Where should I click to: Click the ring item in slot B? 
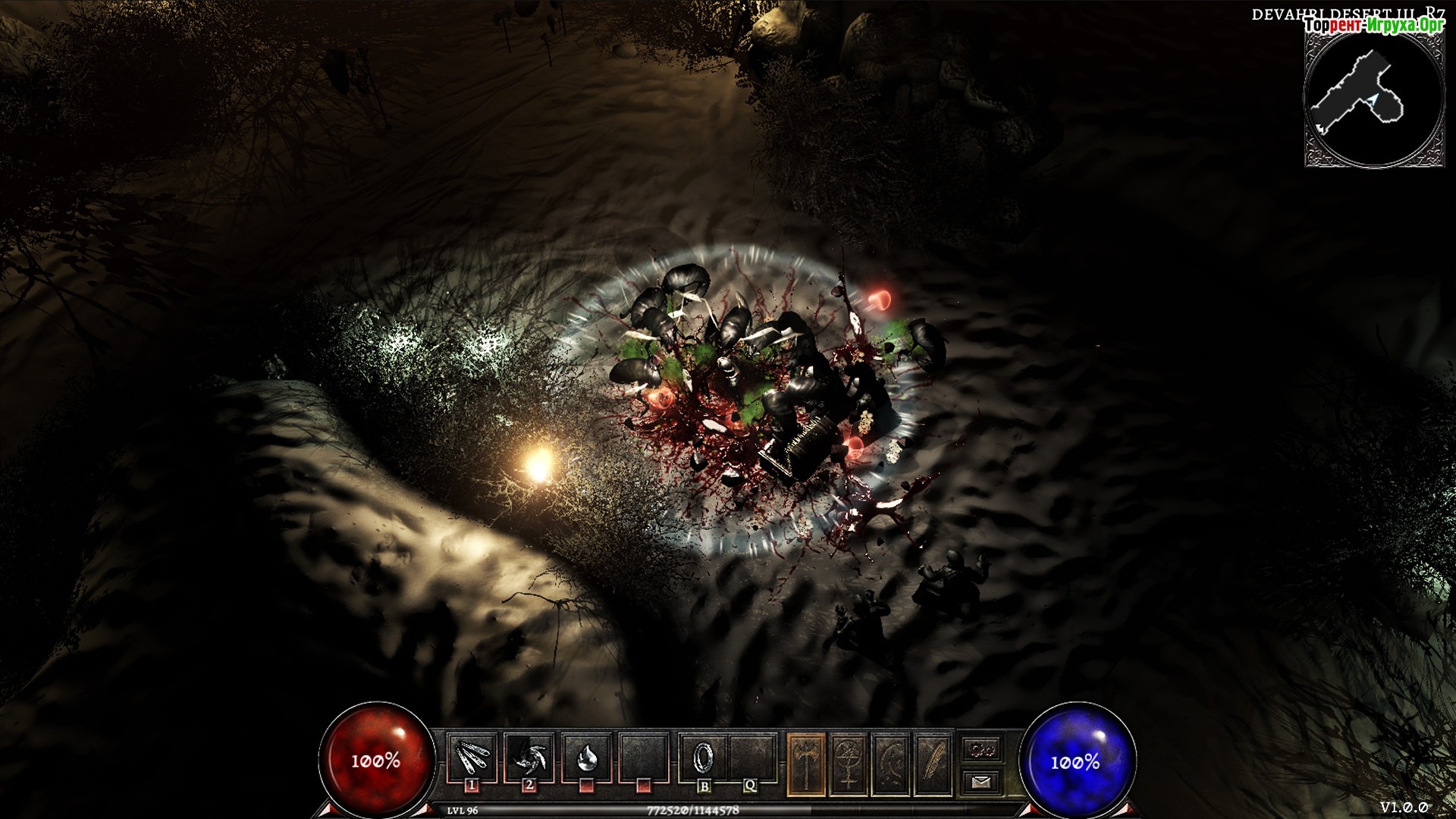click(704, 757)
